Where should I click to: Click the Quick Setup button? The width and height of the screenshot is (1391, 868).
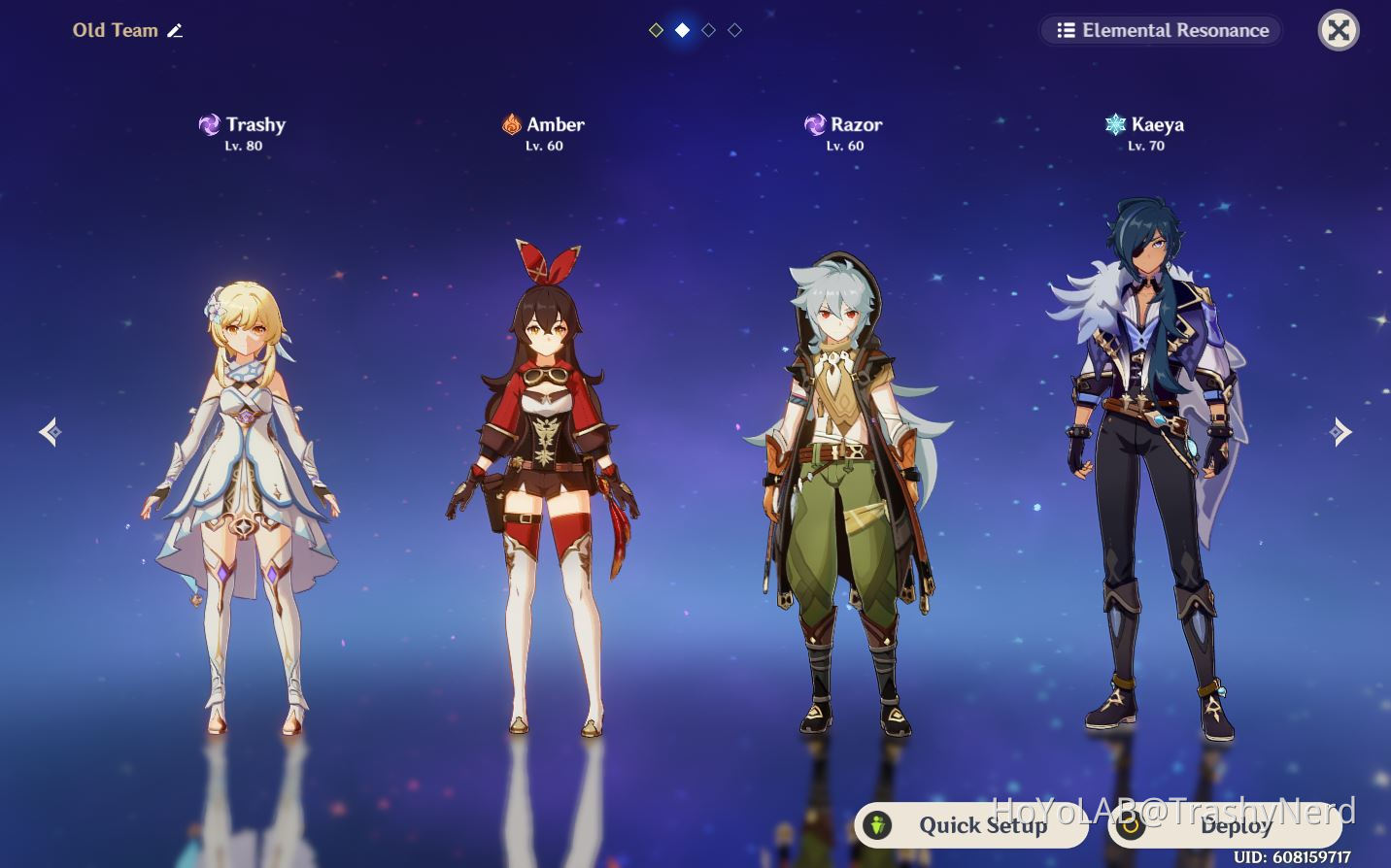point(971,825)
